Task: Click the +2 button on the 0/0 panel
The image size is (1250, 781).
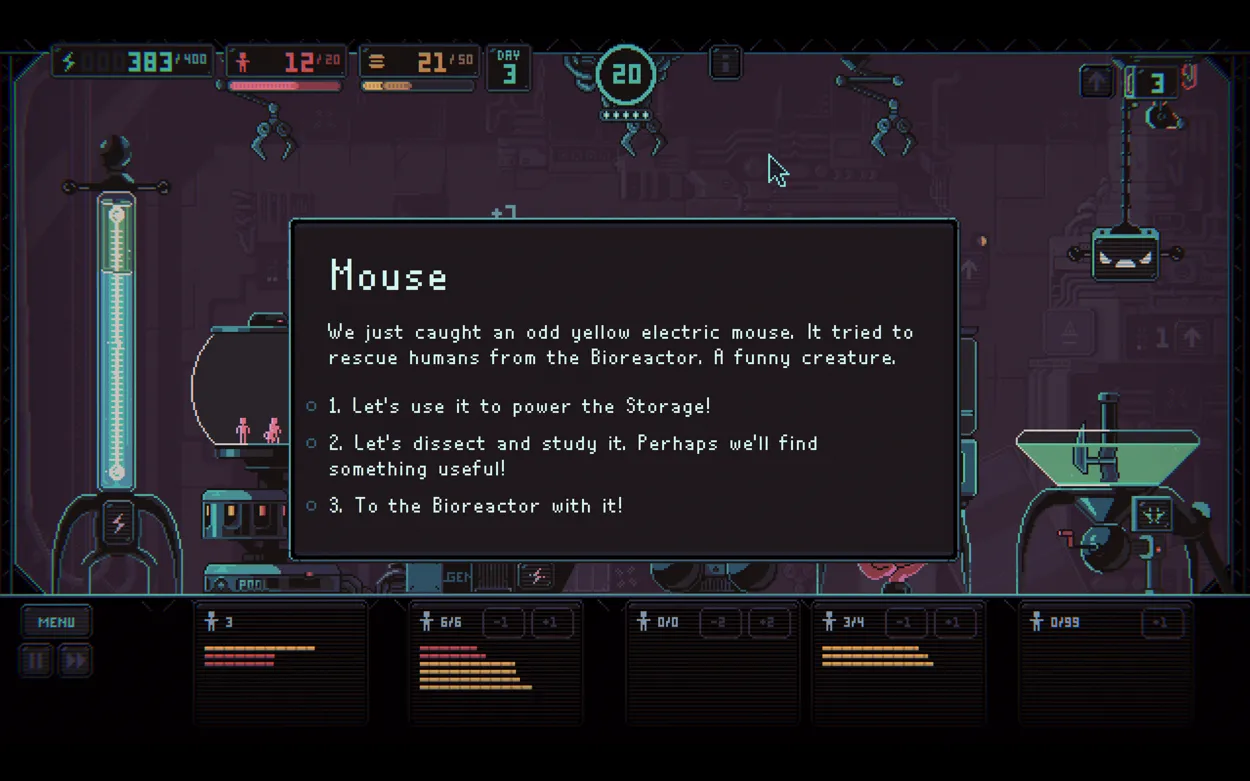Action: coord(766,623)
